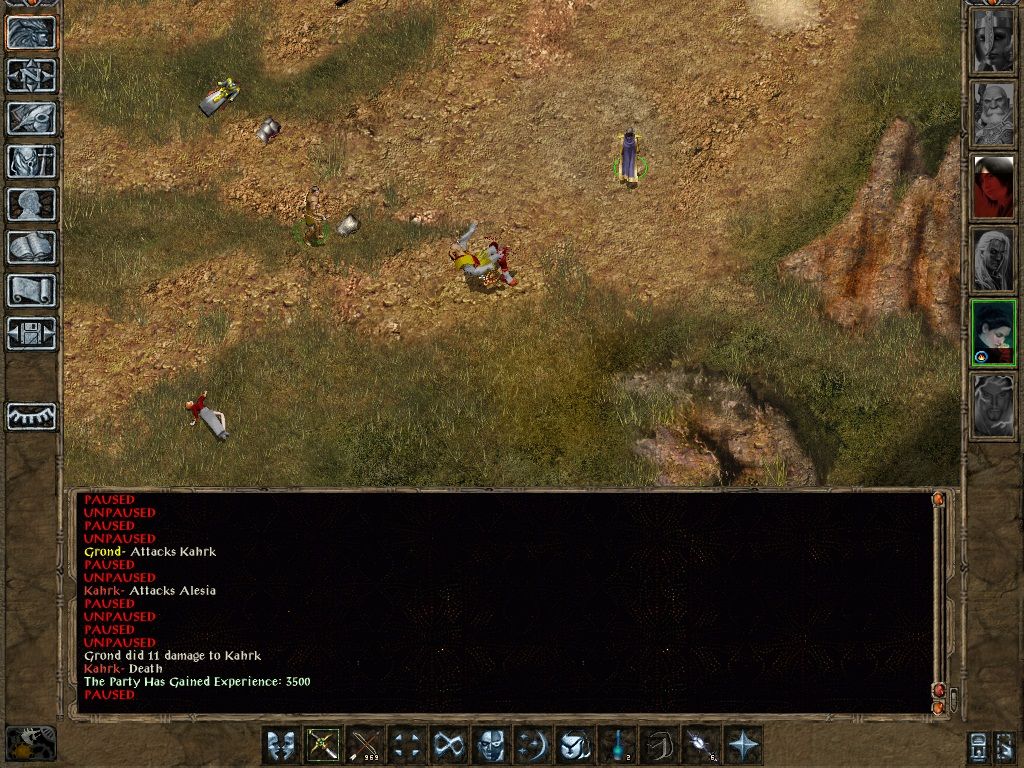The image size is (1024, 768).
Task: Open the mage spellbook
Action: click(x=31, y=247)
